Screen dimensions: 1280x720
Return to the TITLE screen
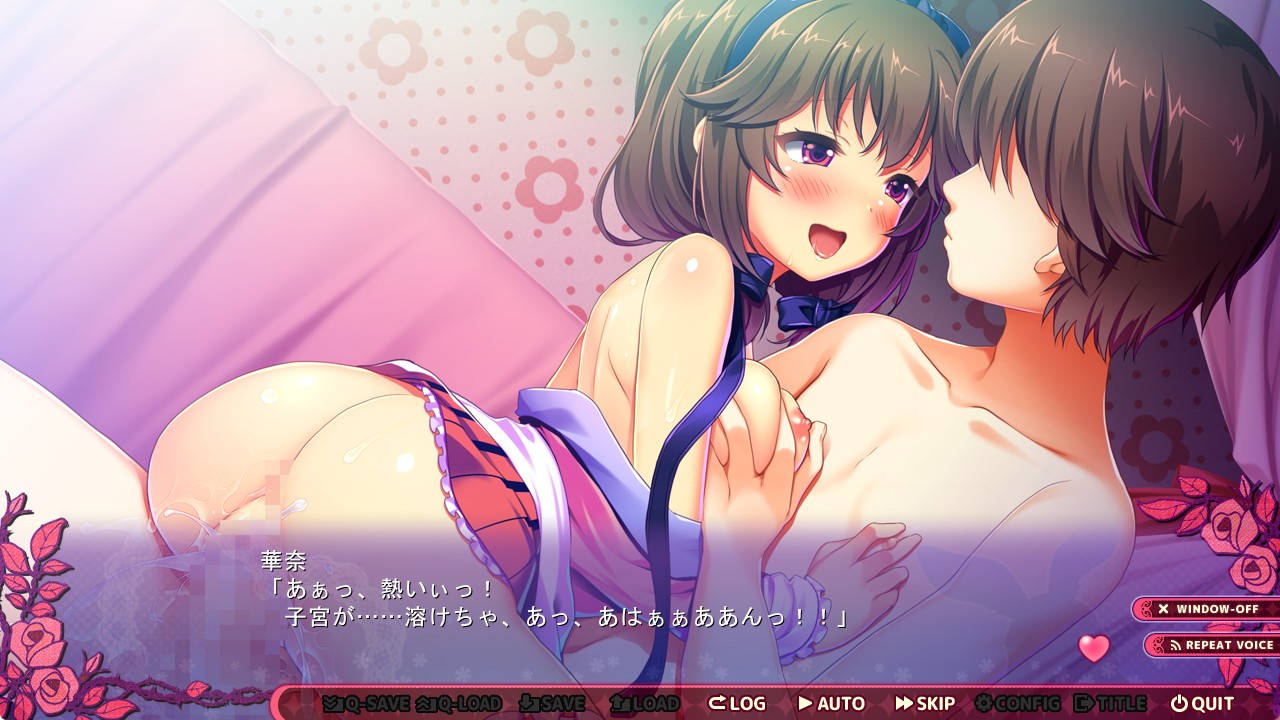[x=1110, y=703]
